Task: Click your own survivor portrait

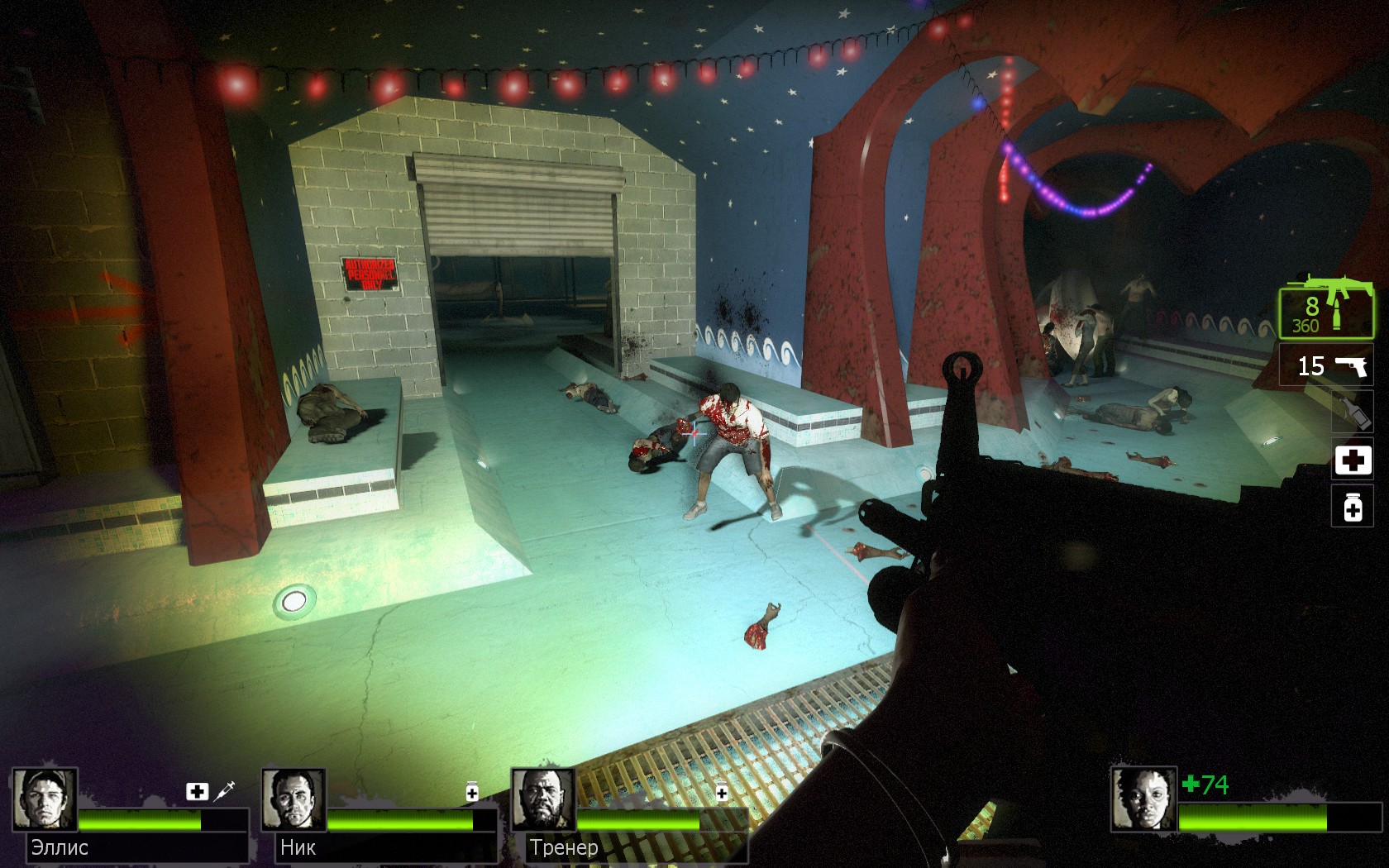Action: click(x=1143, y=799)
